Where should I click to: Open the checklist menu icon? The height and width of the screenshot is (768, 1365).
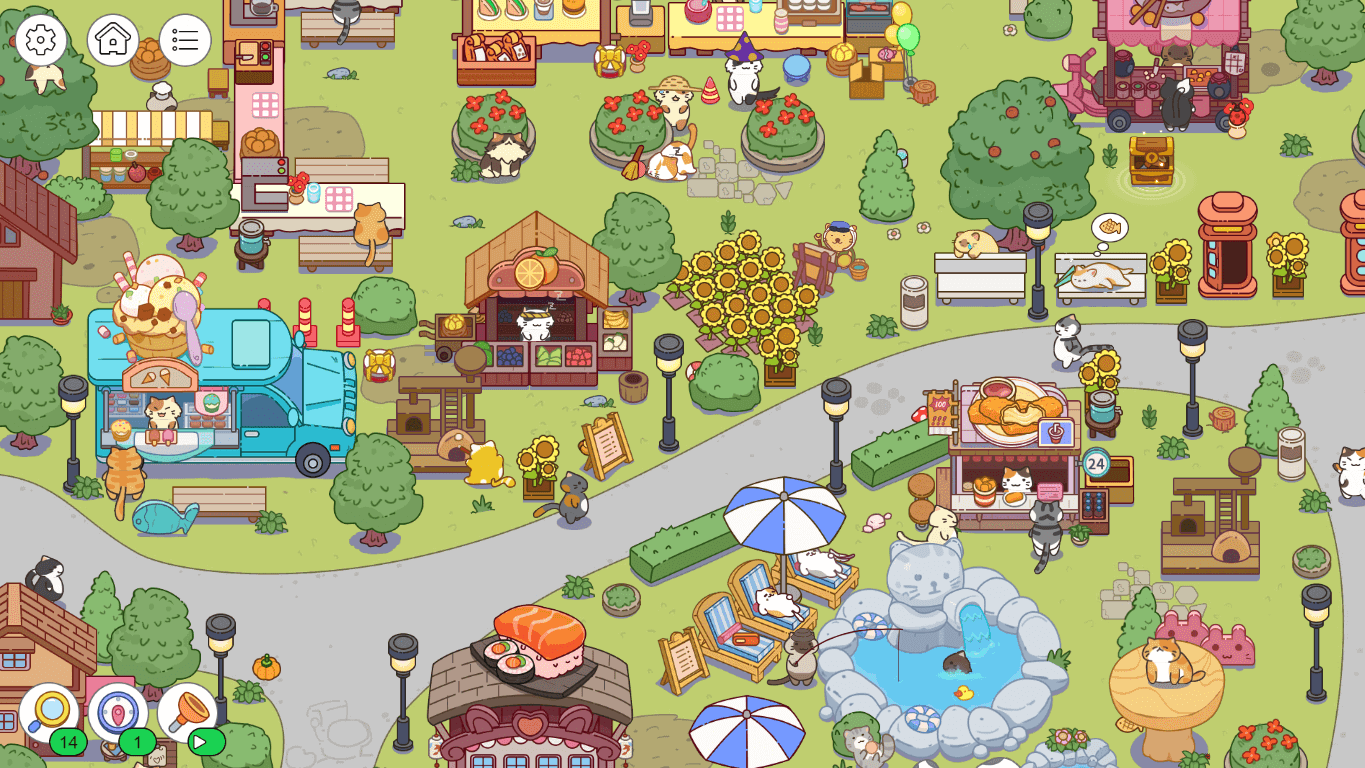pyautogui.click(x=186, y=38)
